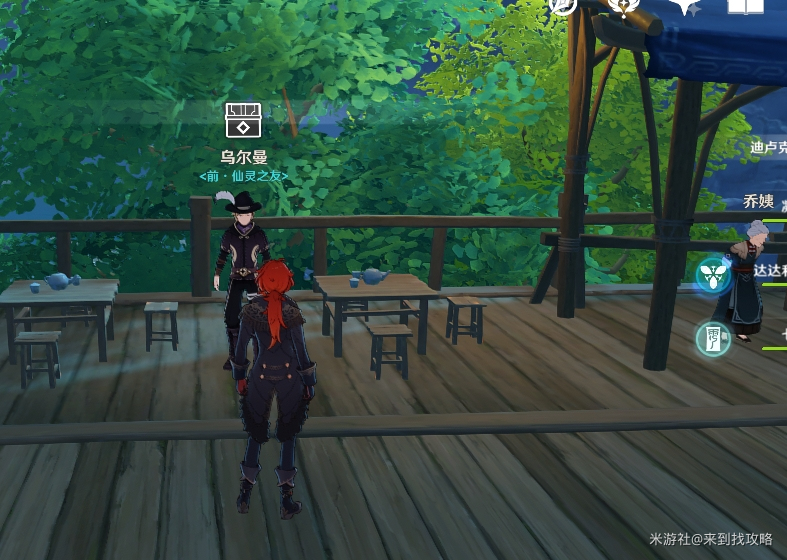Open the Wish star icon
This screenshot has height=560, width=787.
click(685, 6)
